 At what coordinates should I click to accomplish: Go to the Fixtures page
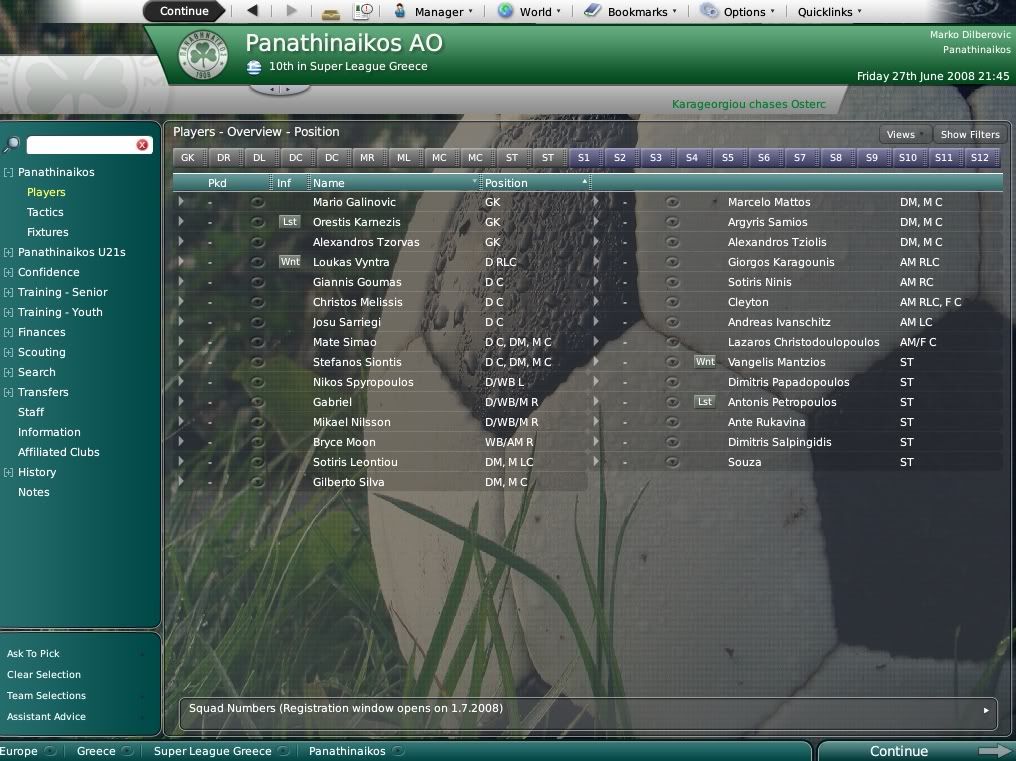tap(48, 232)
